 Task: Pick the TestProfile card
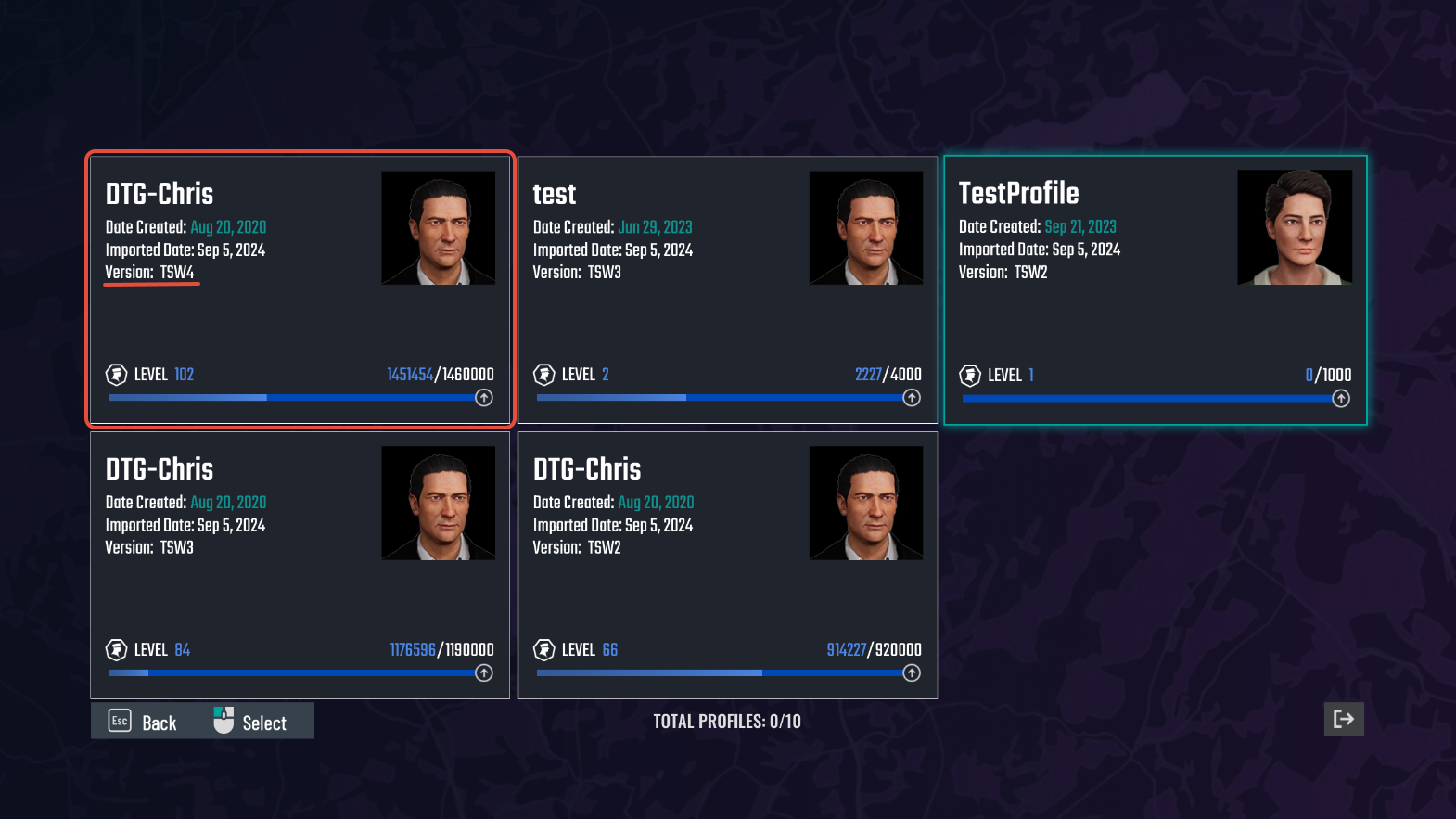(x=1155, y=290)
